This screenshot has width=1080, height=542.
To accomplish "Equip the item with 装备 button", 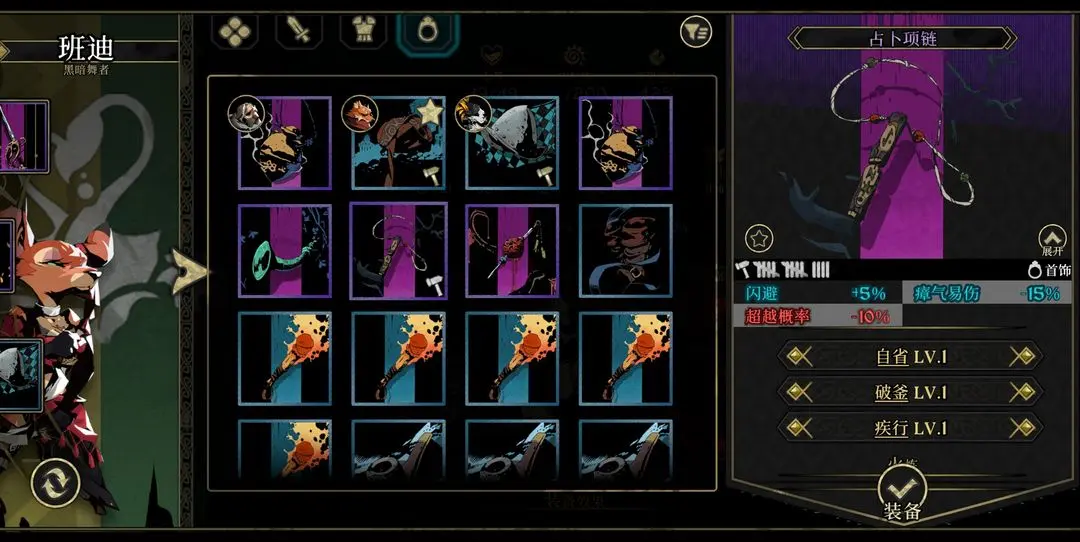I will click(902, 497).
